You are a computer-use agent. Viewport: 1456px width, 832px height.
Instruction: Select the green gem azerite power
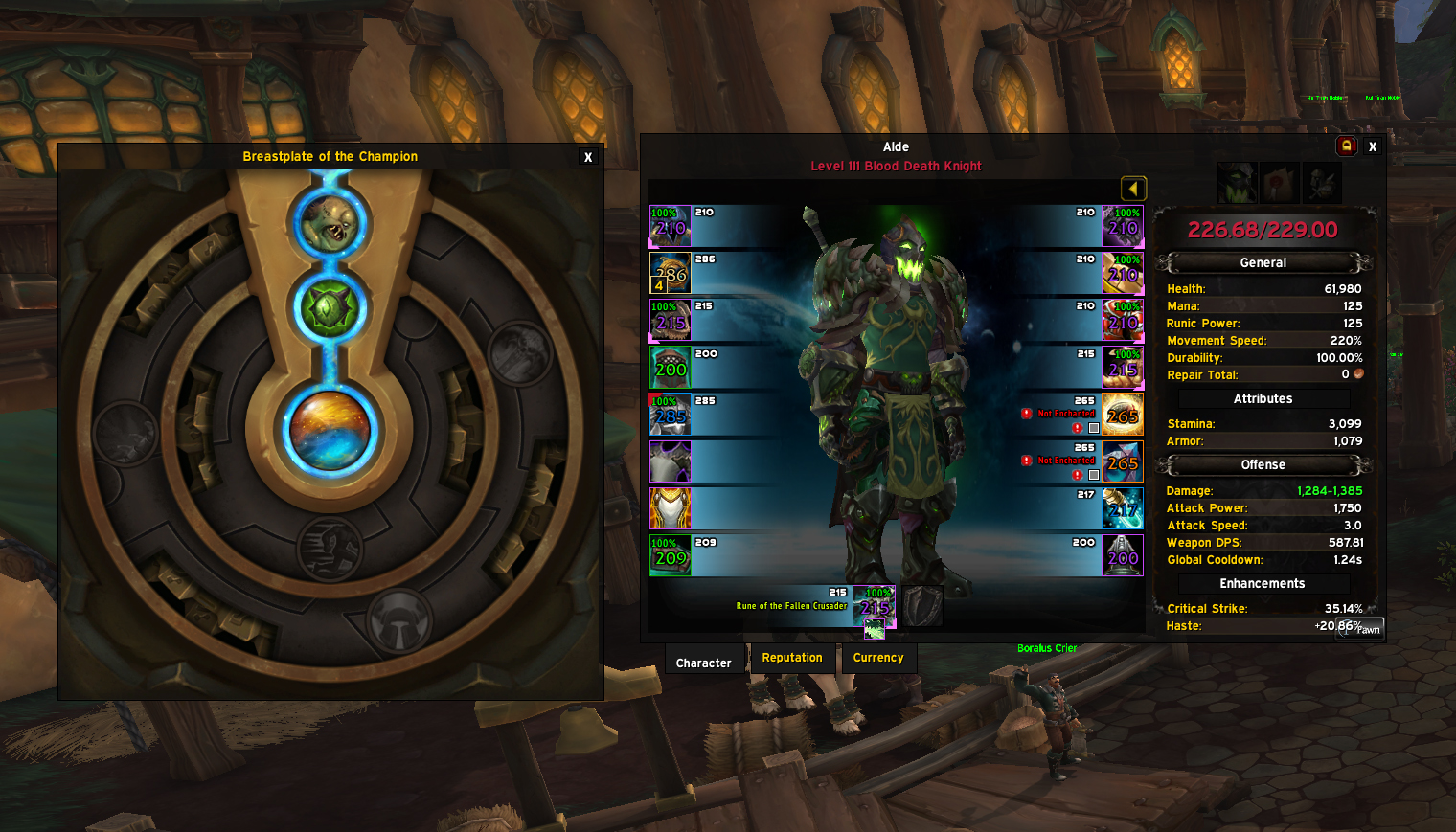pyautogui.click(x=330, y=308)
